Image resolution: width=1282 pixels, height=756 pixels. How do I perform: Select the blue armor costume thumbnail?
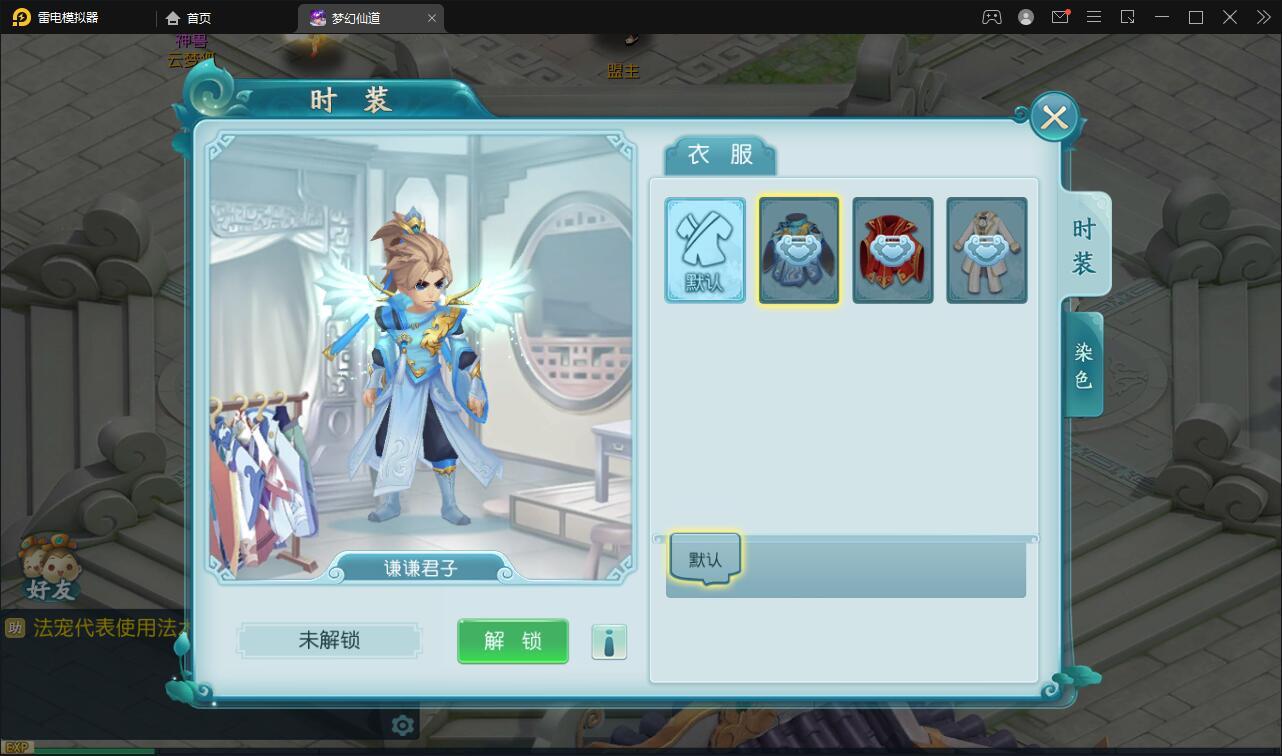coord(799,250)
